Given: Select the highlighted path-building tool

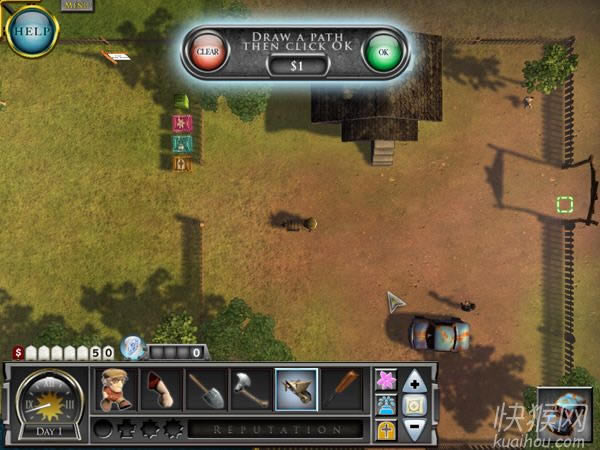Looking at the screenshot, I should pos(296,389).
